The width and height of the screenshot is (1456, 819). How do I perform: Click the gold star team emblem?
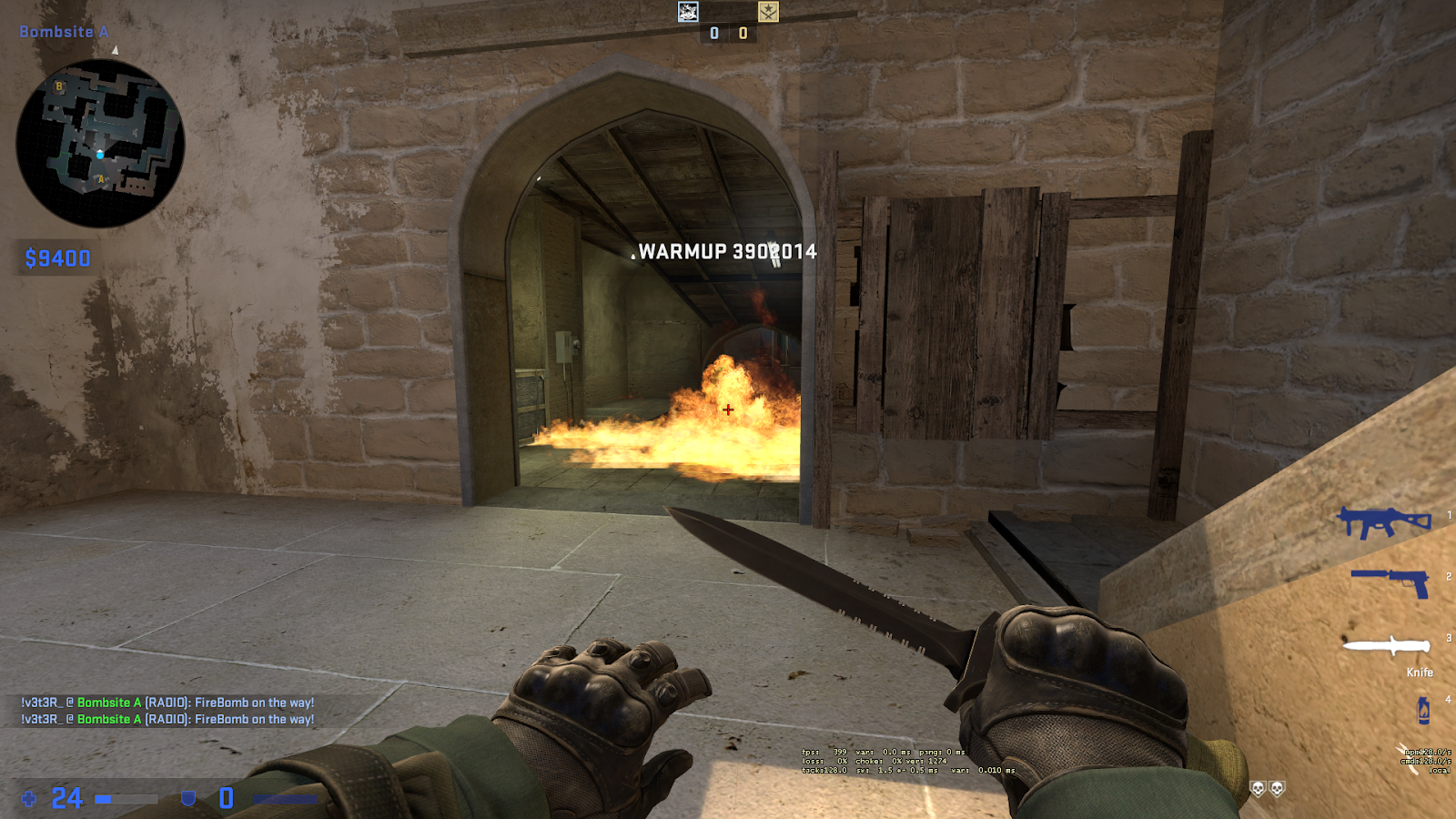[768, 11]
